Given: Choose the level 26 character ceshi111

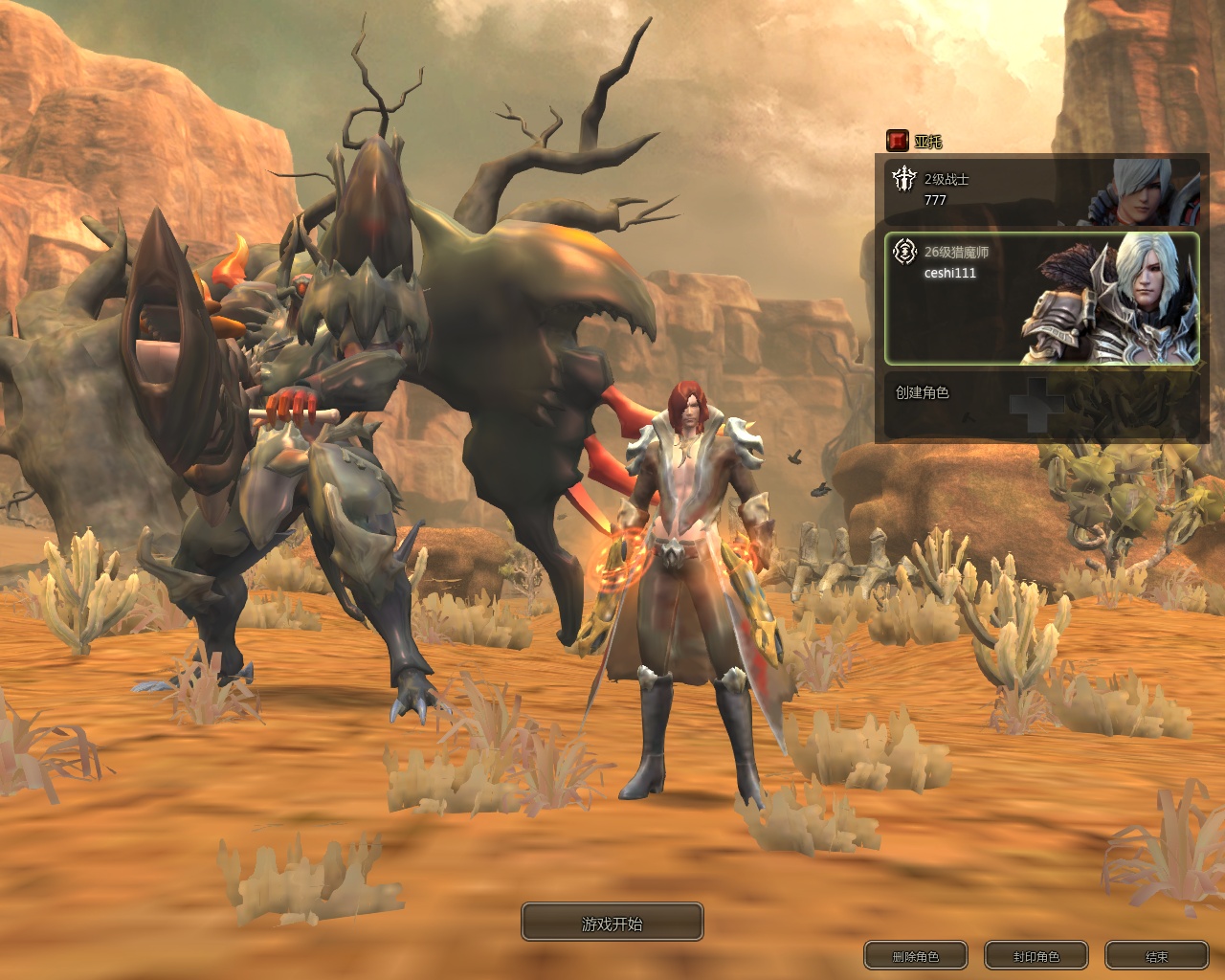Looking at the screenshot, I should tap(1041, 298).
